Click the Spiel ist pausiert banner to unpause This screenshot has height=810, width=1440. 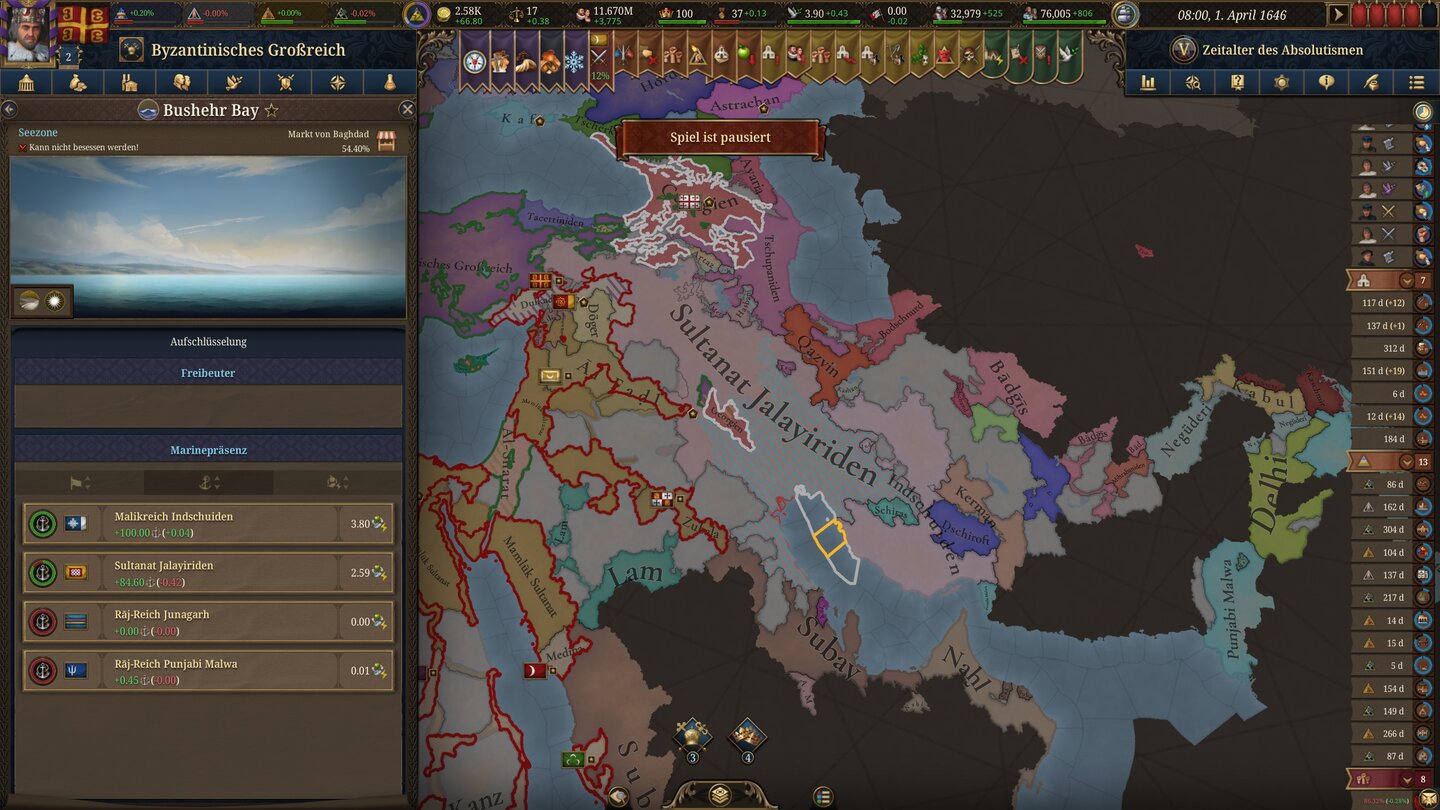pos(719,137)
